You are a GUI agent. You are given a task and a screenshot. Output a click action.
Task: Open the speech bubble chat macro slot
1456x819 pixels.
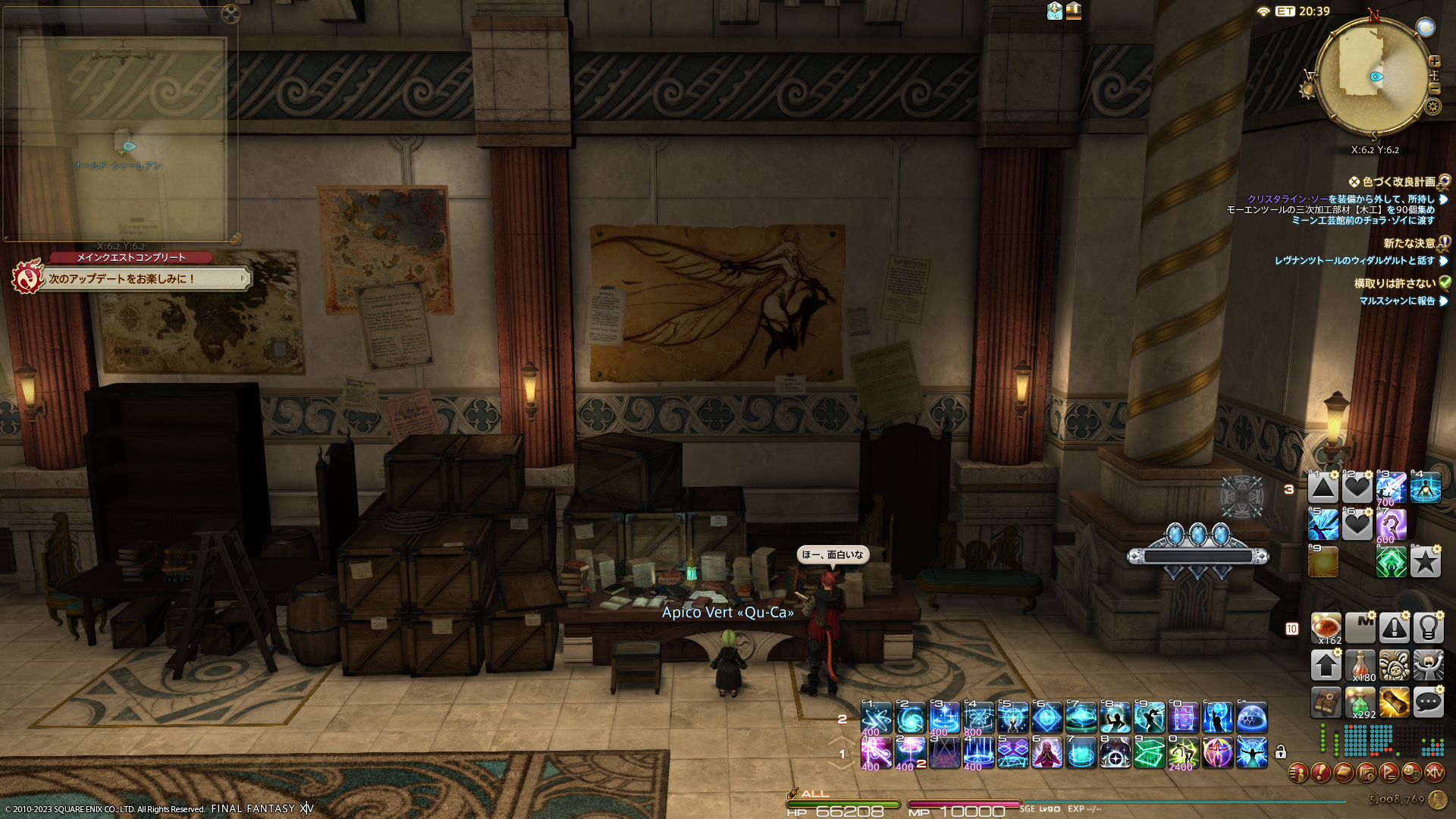pos(1428,703)
